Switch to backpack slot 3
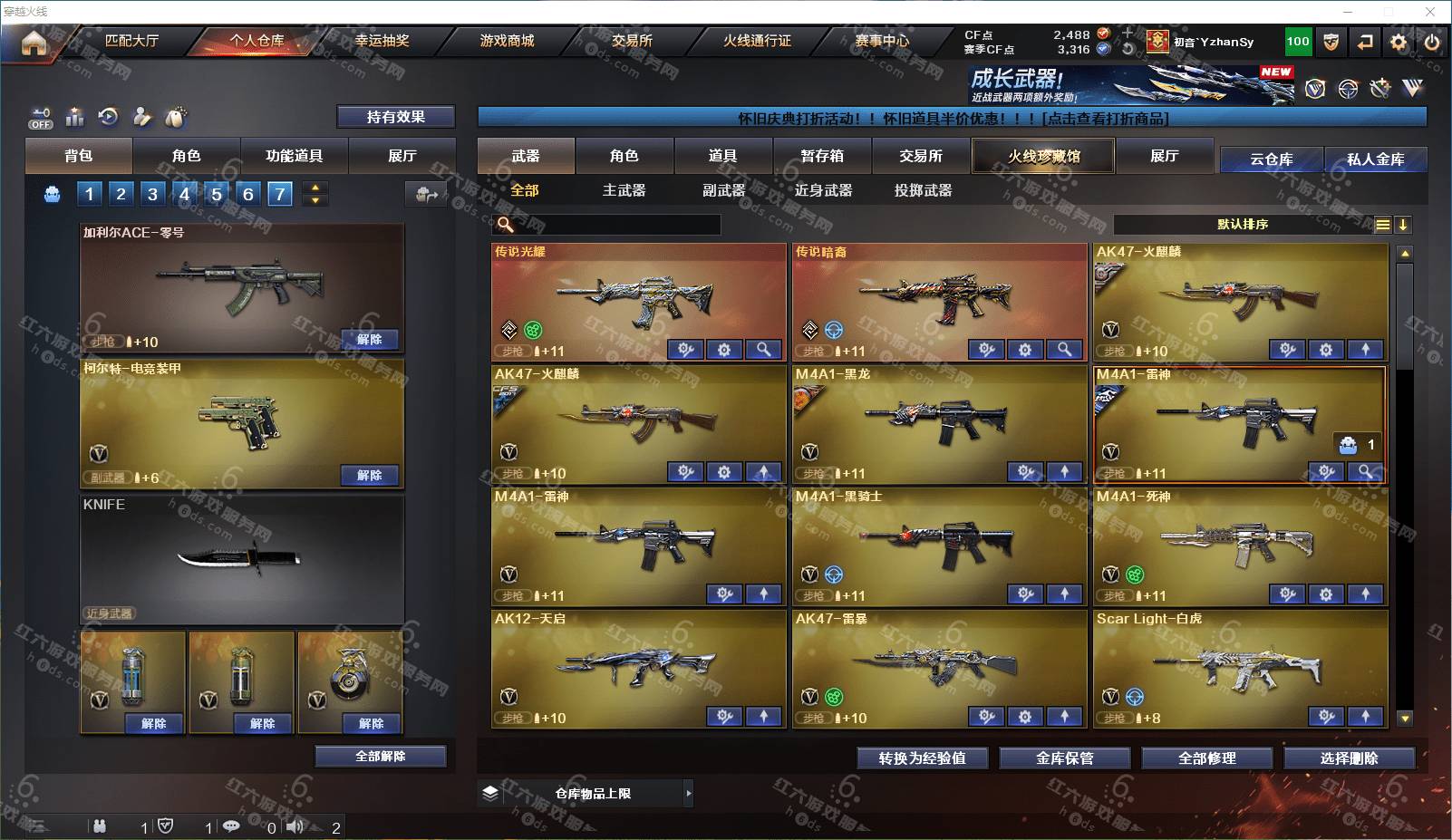Viewport: 1452px width, 840px height. tap(152, 194)
